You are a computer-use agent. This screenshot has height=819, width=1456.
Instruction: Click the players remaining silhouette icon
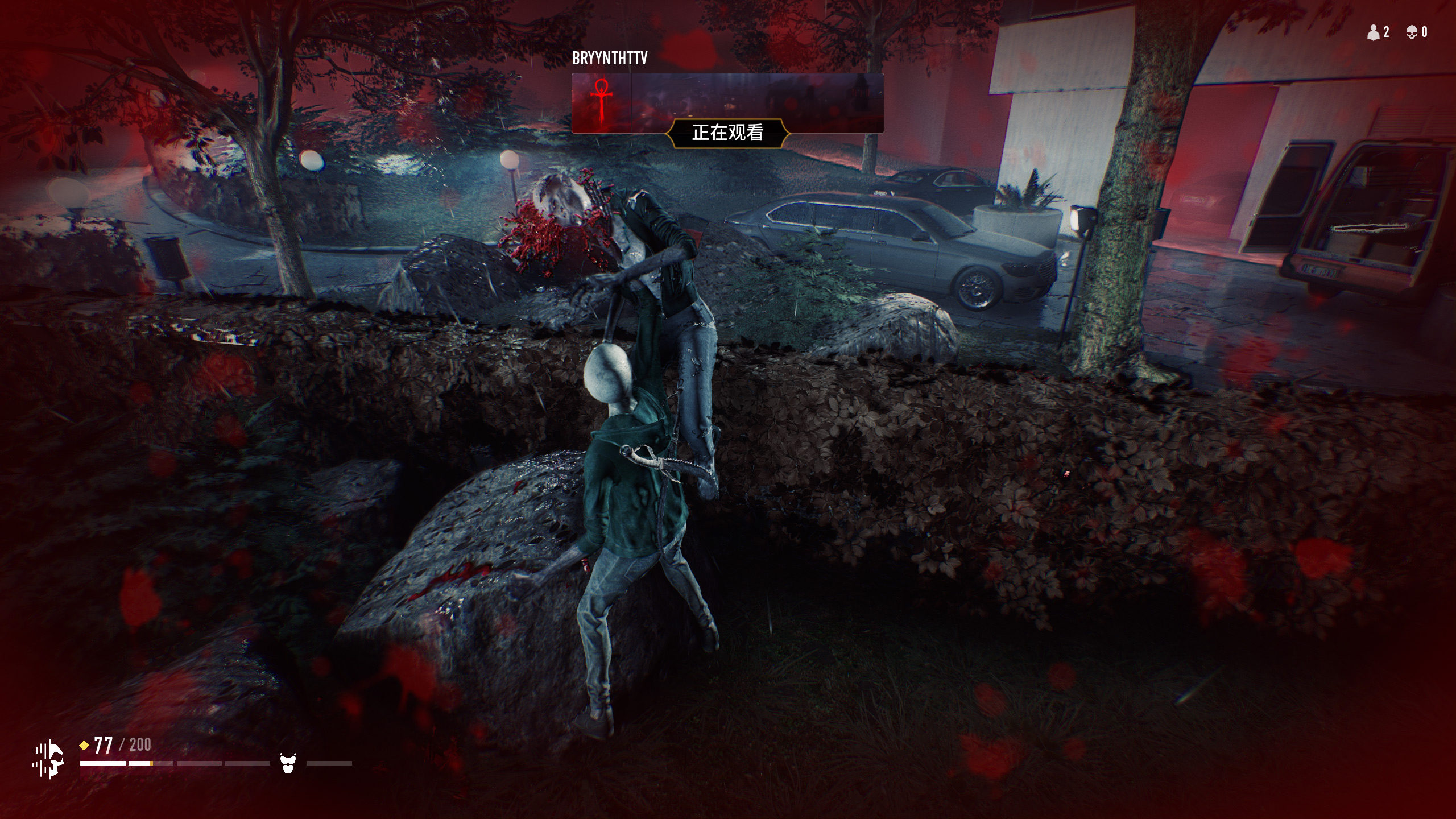coord(1373,32)
